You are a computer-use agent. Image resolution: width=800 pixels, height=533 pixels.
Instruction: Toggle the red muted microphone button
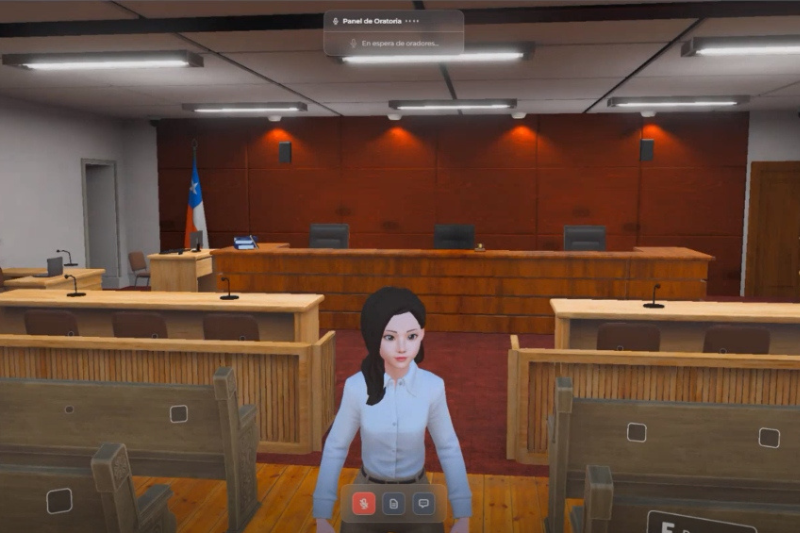[364, 503]
